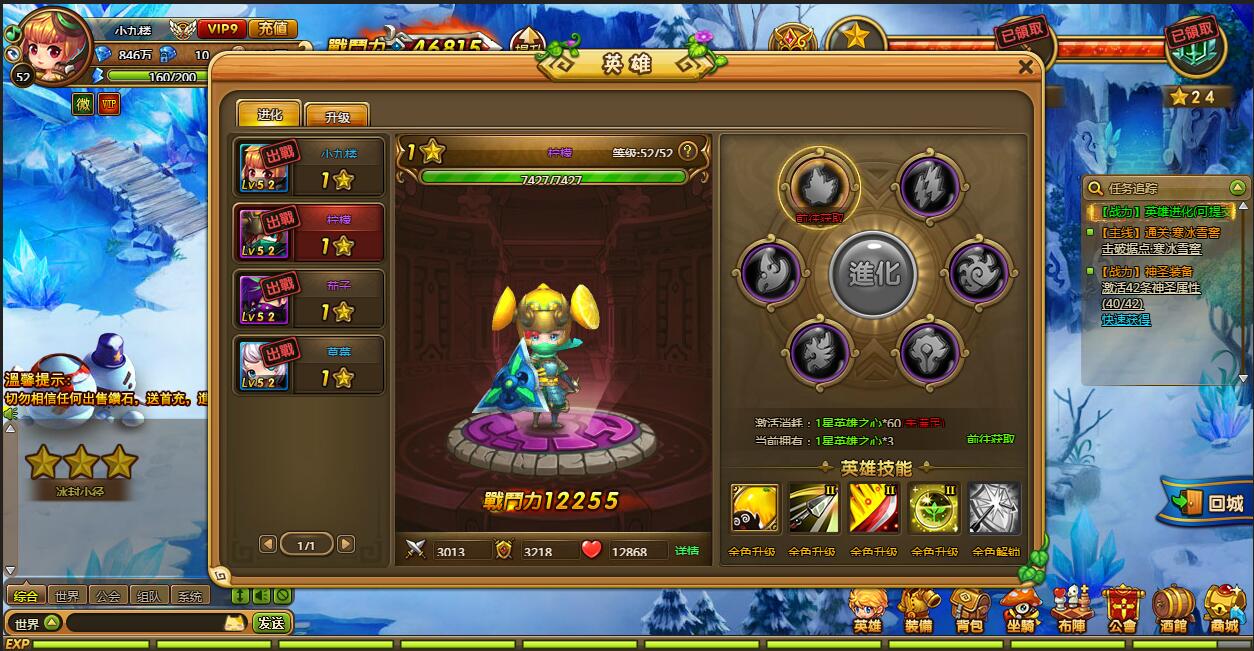Viewport: 1254px width, 651px height.
Task: Follow the 快速获得 quick obtain quest link
Action: (x=1125, y=320)
